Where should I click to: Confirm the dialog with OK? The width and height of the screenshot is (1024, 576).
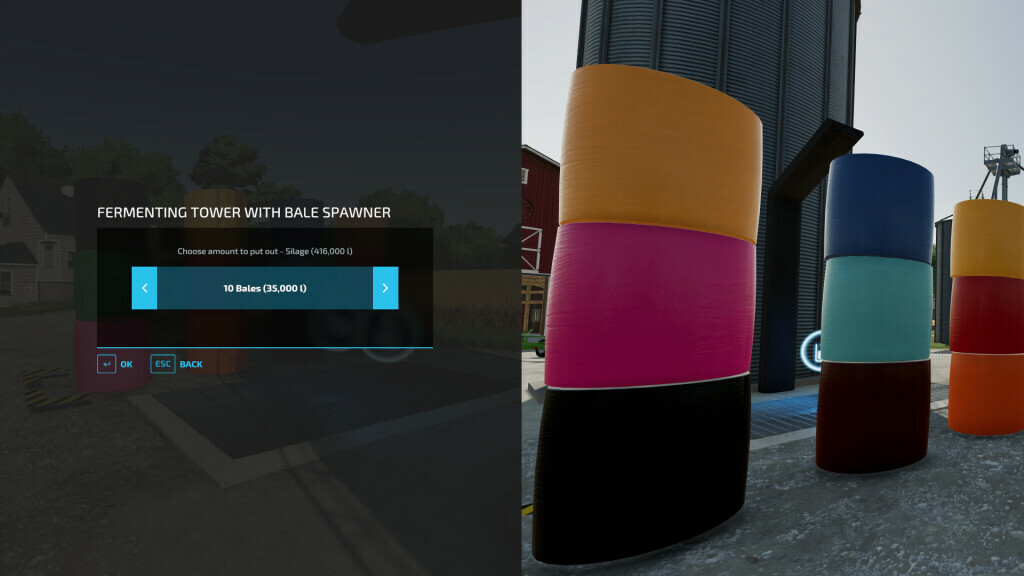coord(115,364)
